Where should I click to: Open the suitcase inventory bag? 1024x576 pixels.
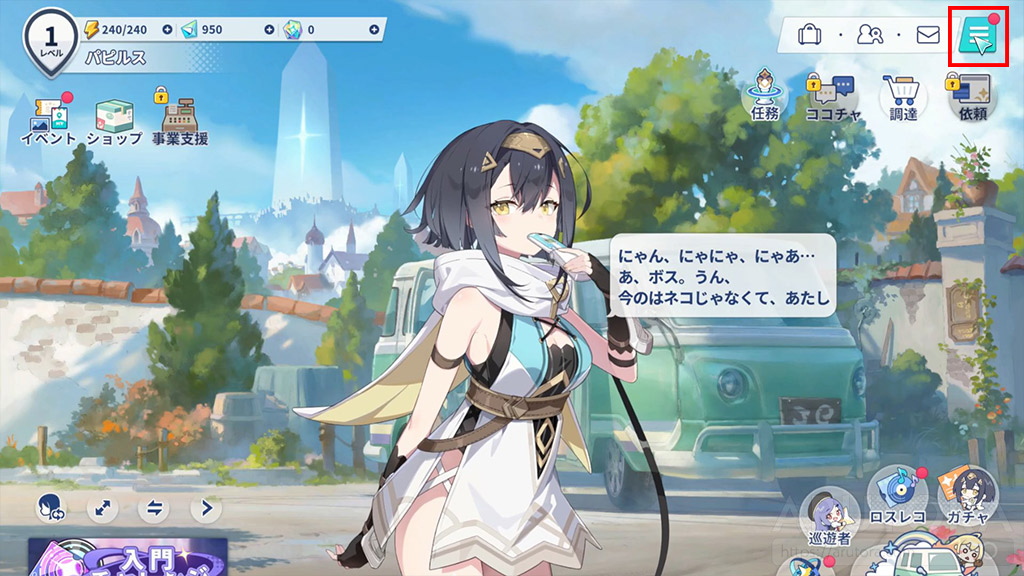(x=810, y=36)
